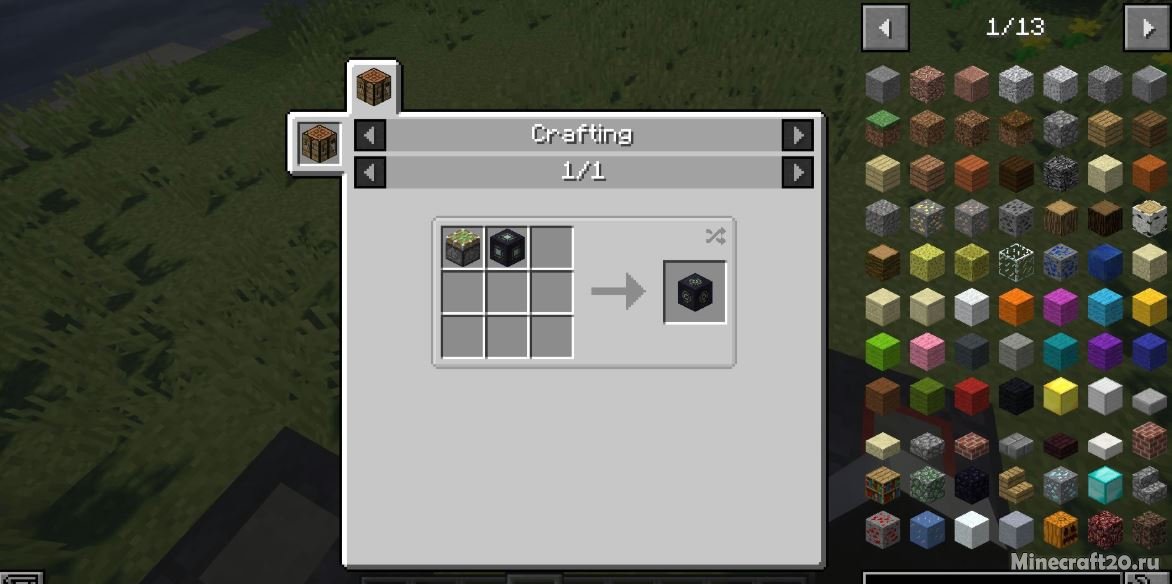This screenshot has width=1172, height=584.
Task: Show next recipe page of 1/1
Action: point(797,172)
